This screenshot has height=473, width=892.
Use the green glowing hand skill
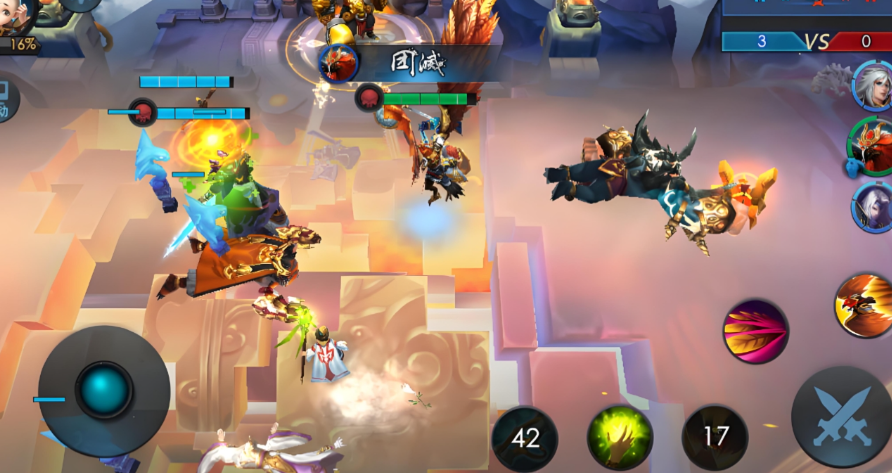pos(620,438)
